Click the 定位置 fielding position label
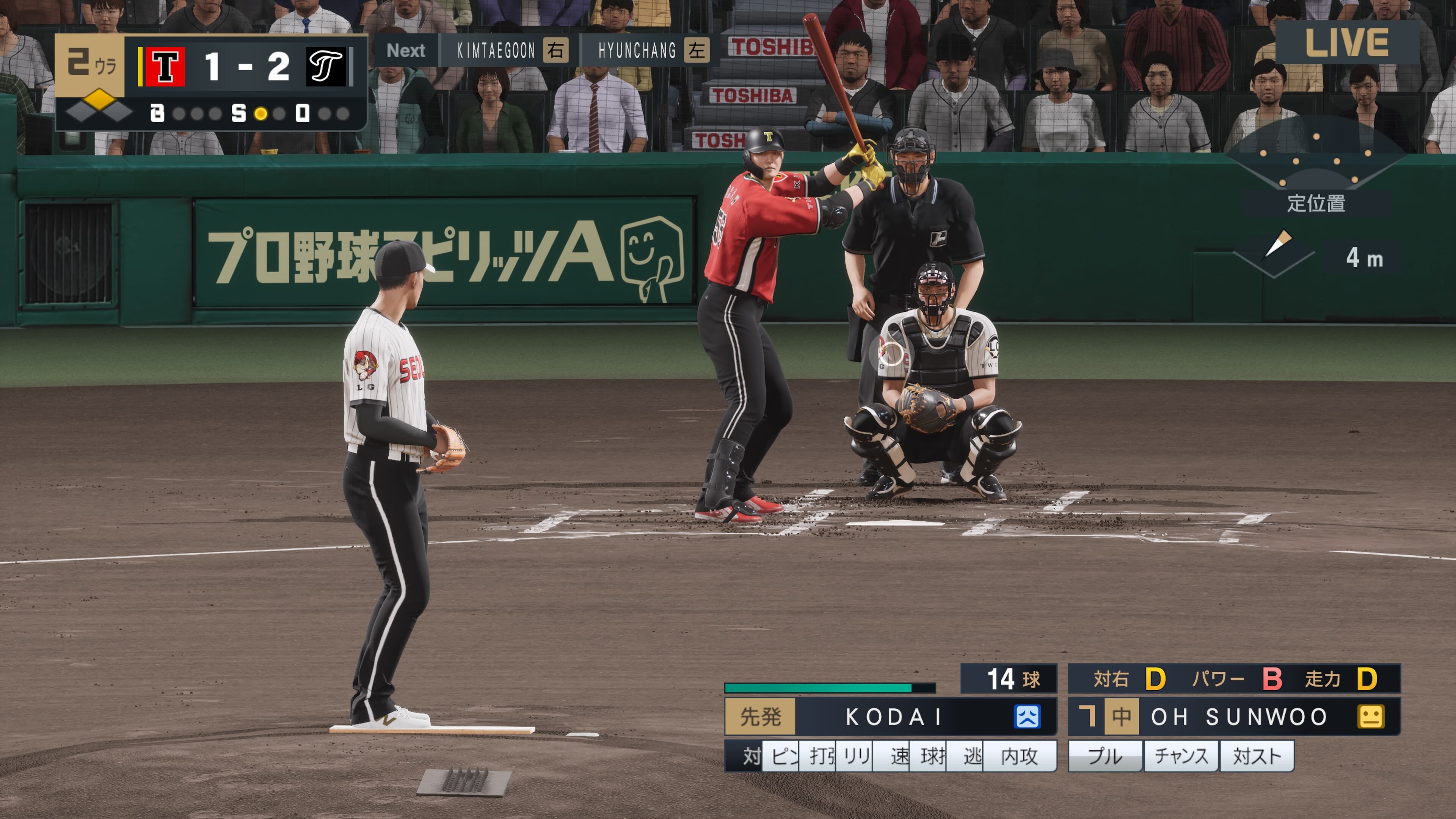Image resolution: width=1456 pixels, height=819 pixels. [x=1316, y=204]
